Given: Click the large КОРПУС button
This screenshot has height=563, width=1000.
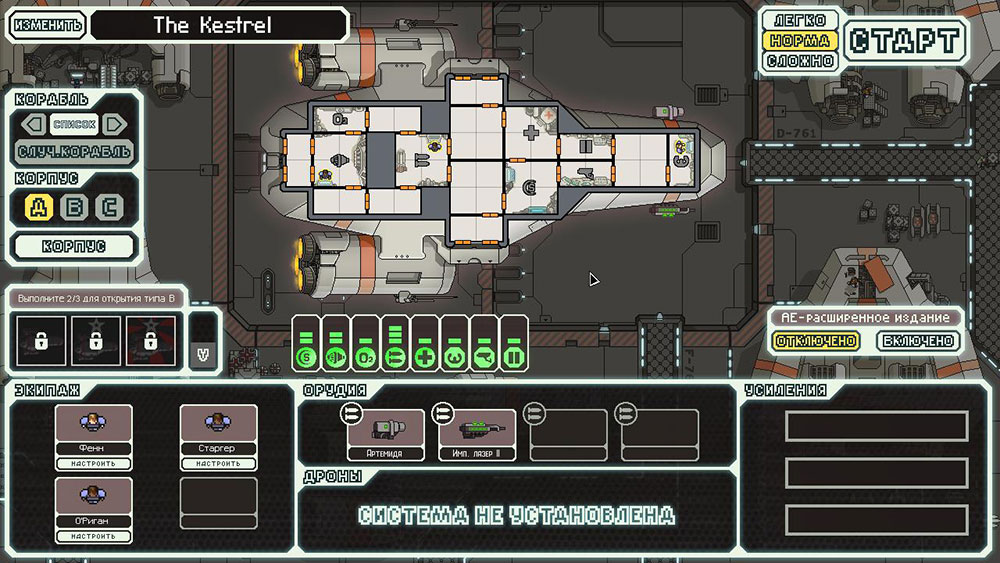Looking at the screenshot, I should (x=74, y=246).
